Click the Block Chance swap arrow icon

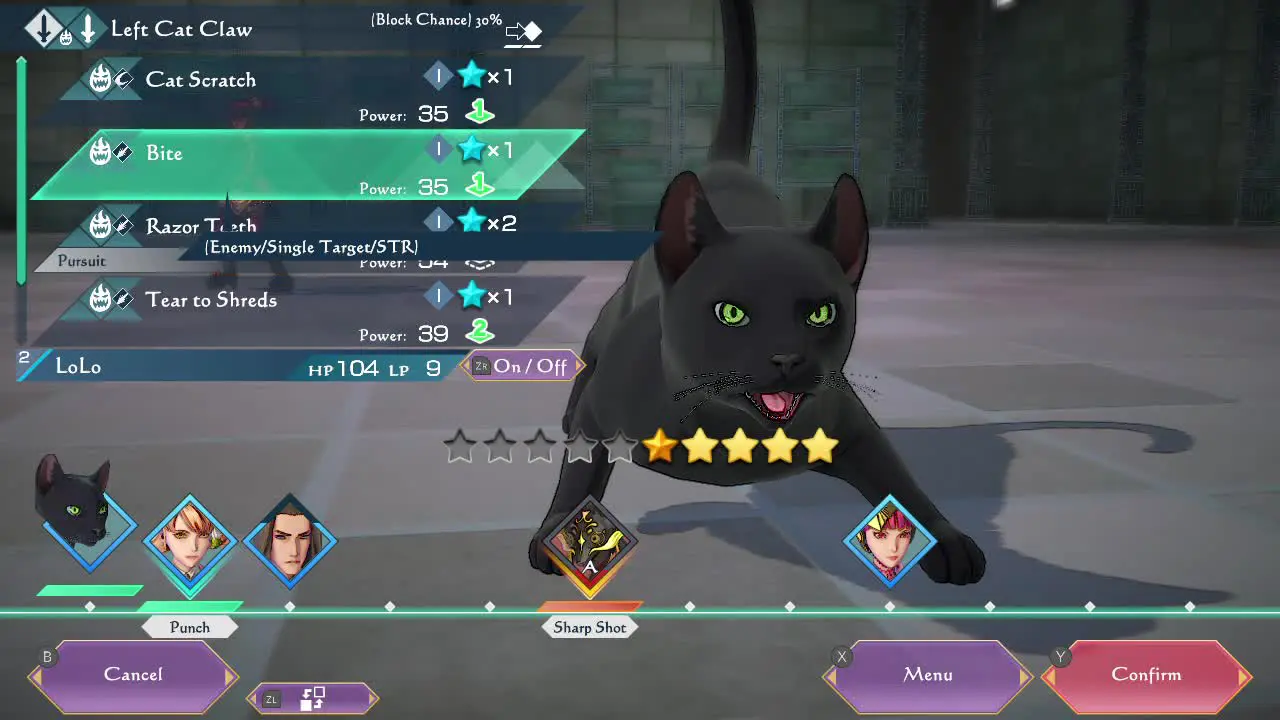(x=523, y=33)
